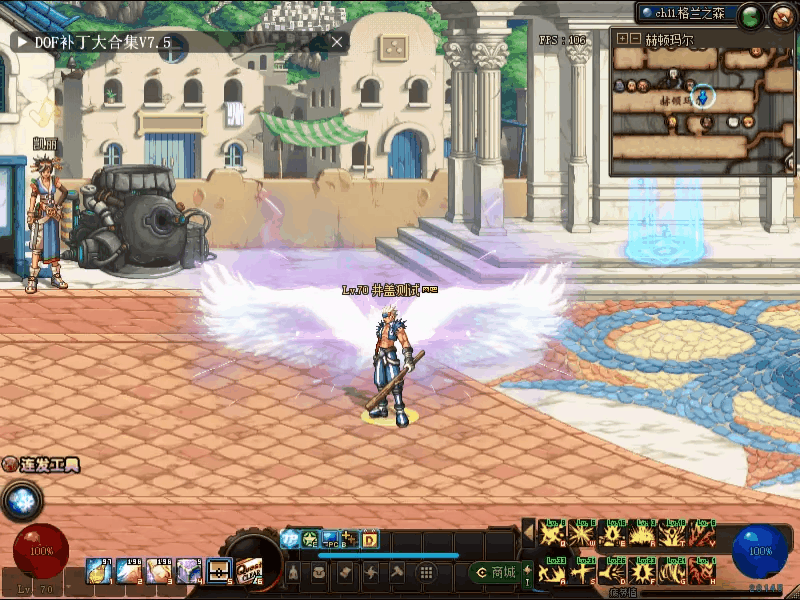Screen dimensions: 800x600
Task: Open the grid menu button
Action: (x=426, y=573)
